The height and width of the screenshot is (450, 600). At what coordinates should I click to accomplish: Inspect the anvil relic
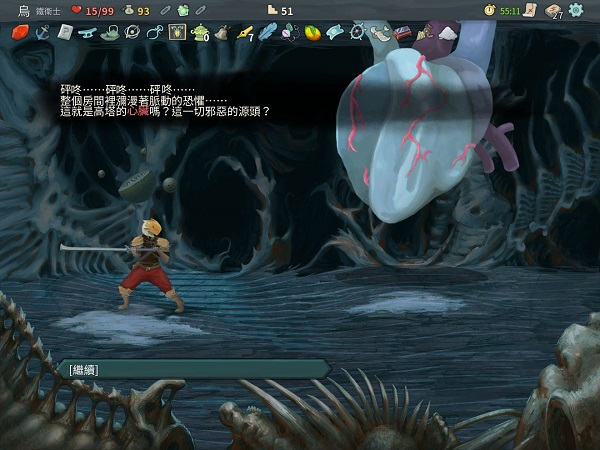pyautogui.click(x=87, y=32)
